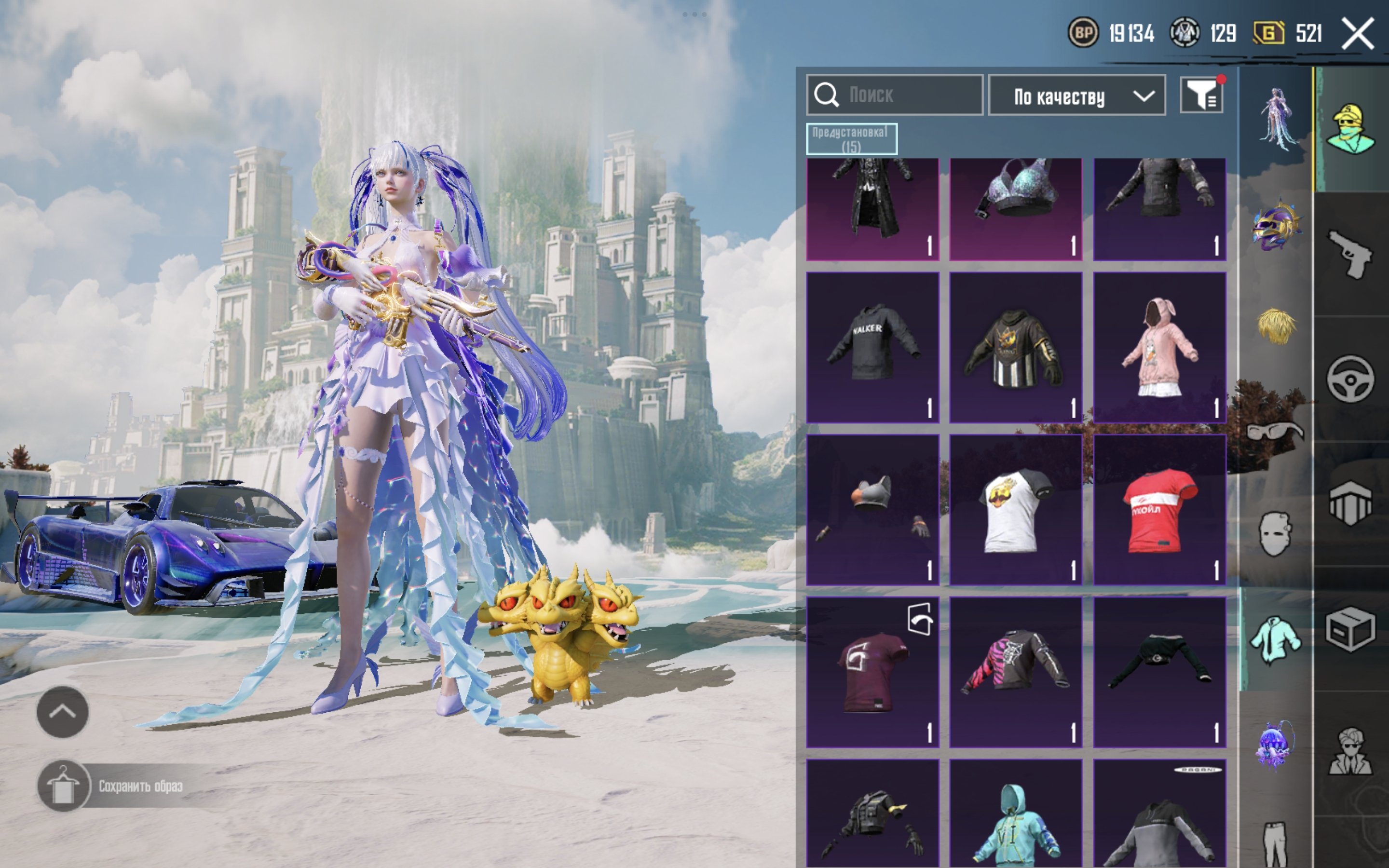The image size is (1389, 868).
Task: Open the По качеству sort dropdown
Action: click(x=1076, y=96)
